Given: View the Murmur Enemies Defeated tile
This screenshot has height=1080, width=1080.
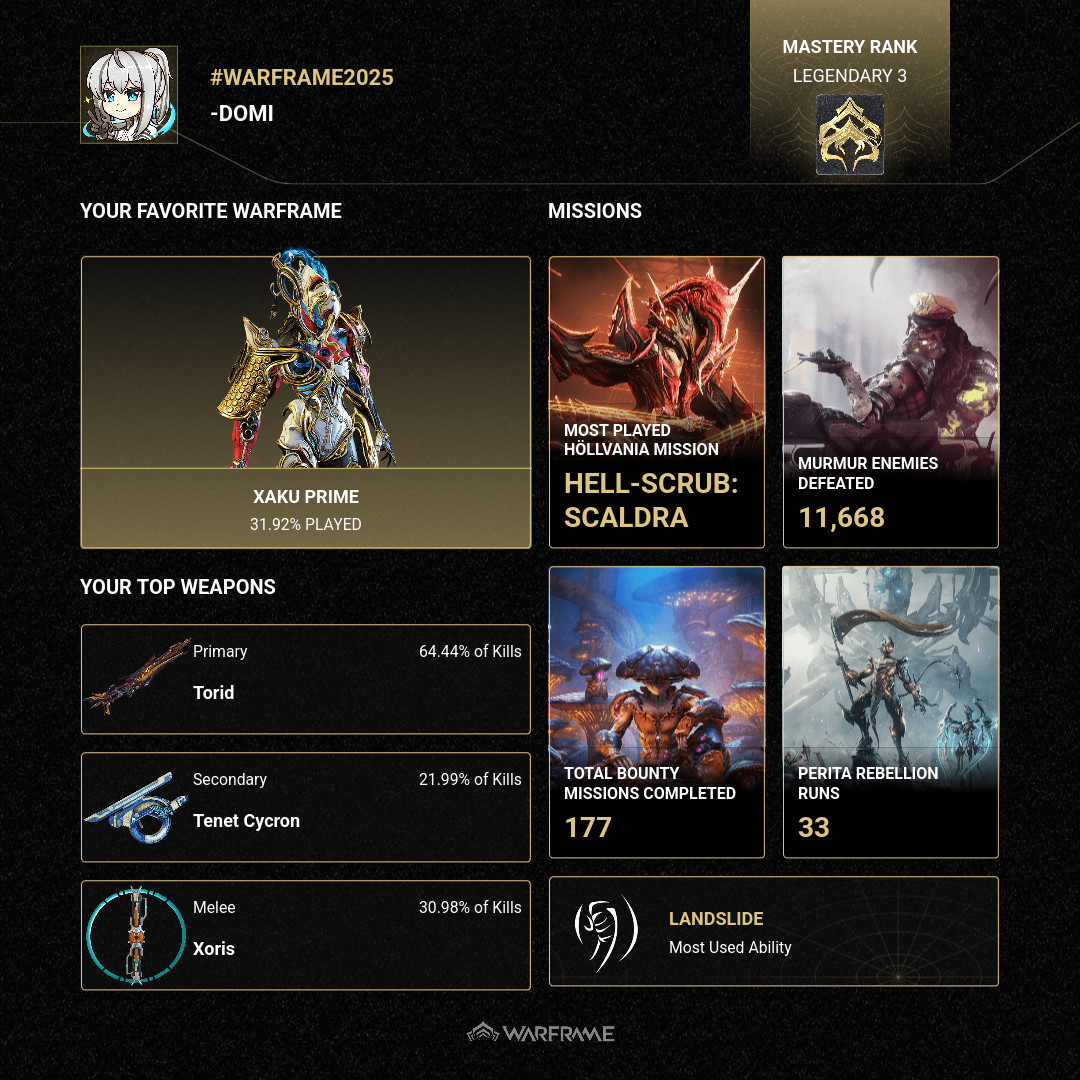Looking at the screenshot, I should (890, 402).
